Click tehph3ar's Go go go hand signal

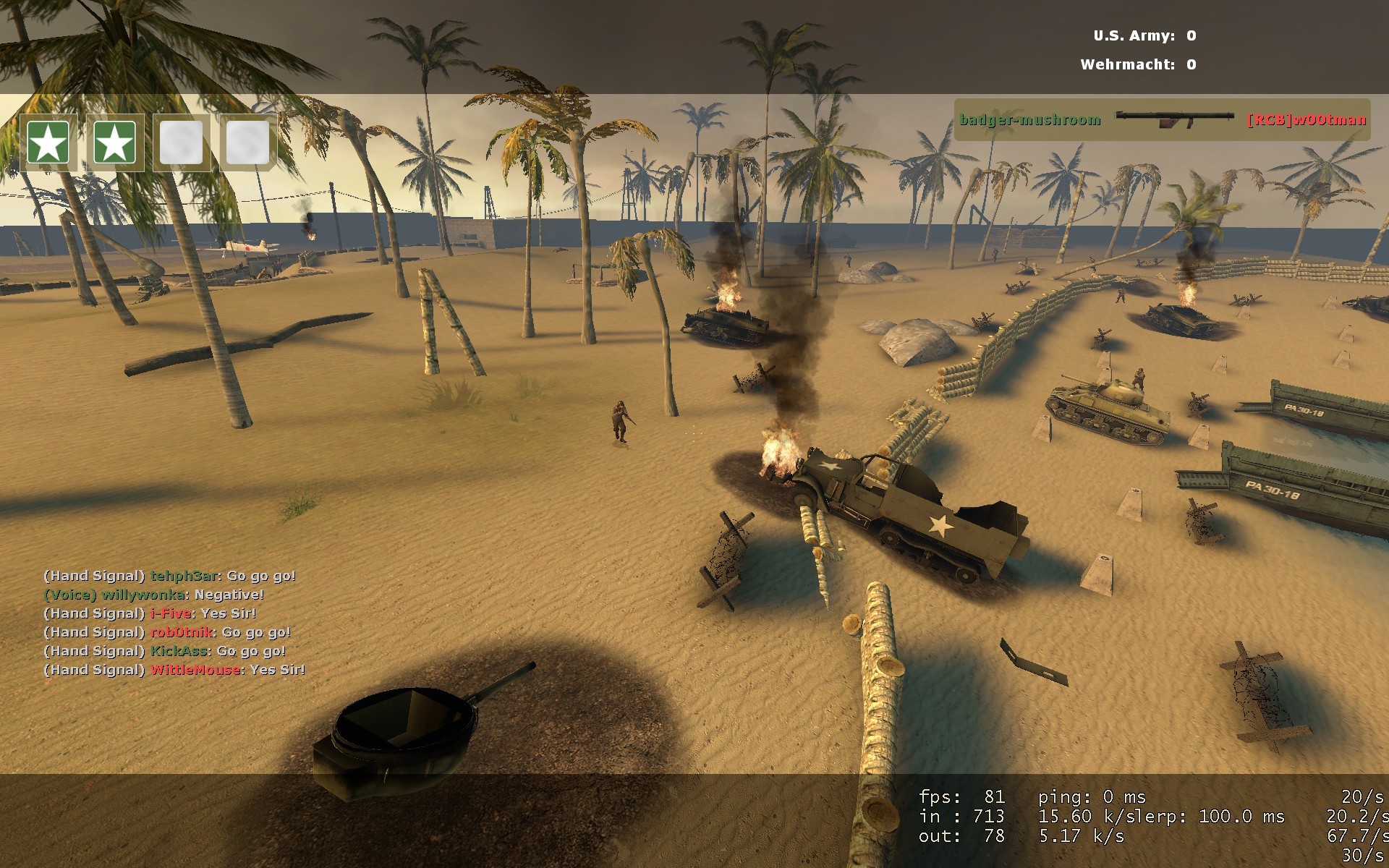click(170, 577)
